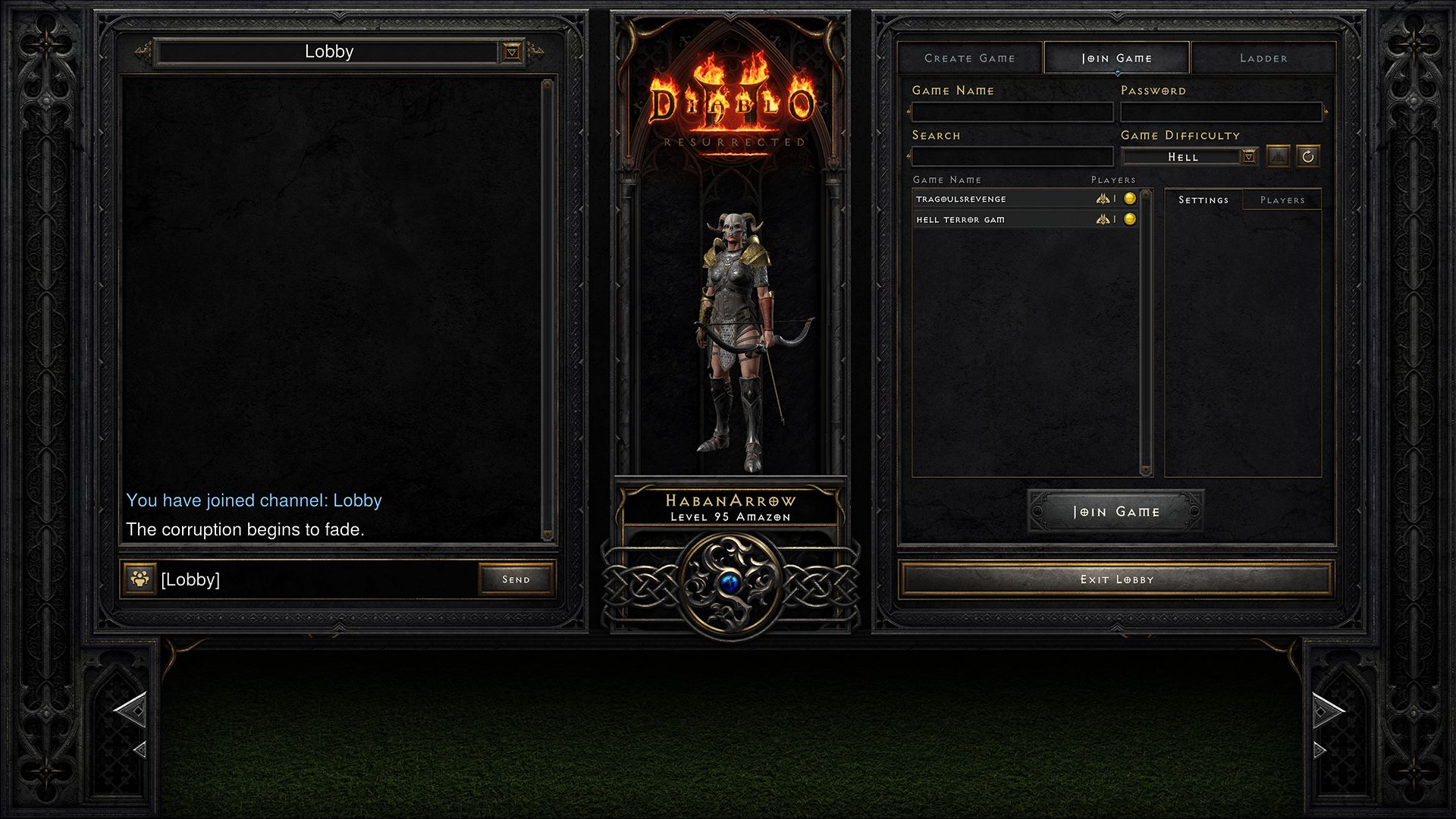Focus the Game Name input field
Screen dimensions: 1456x819
pos(1012,112)
